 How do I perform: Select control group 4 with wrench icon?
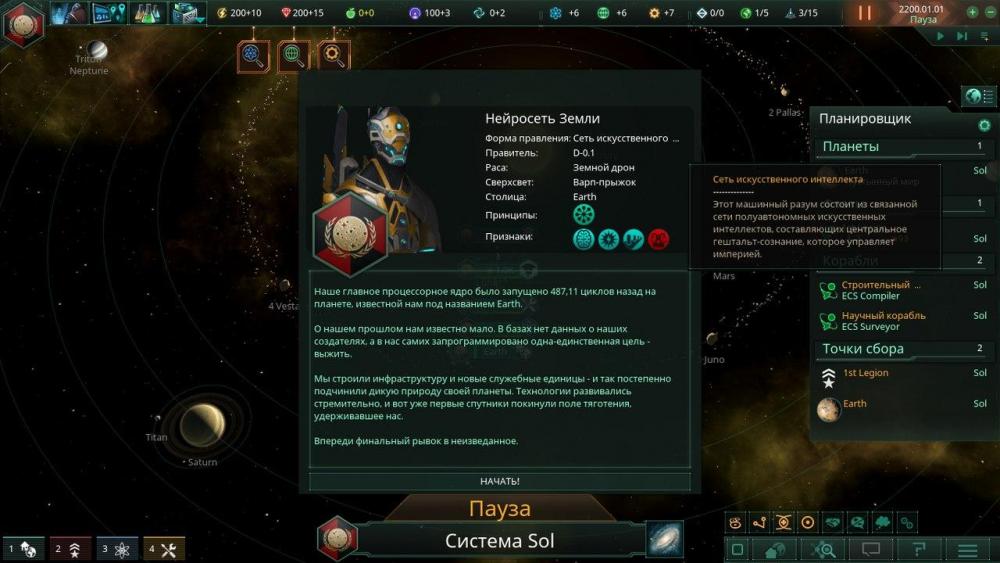coord(165,549)
